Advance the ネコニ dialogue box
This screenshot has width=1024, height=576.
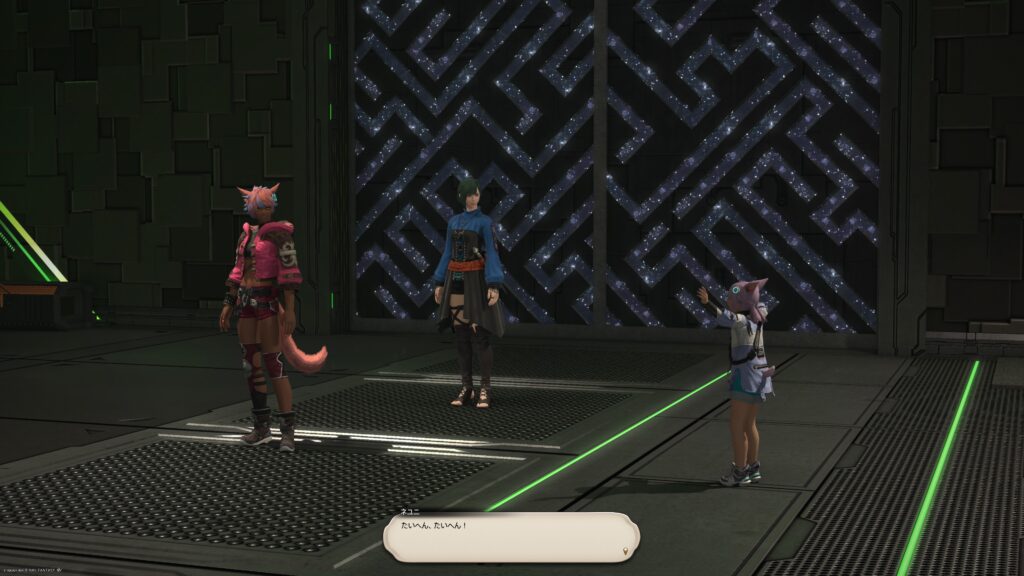pyautogui.click(x=510, y=536)
